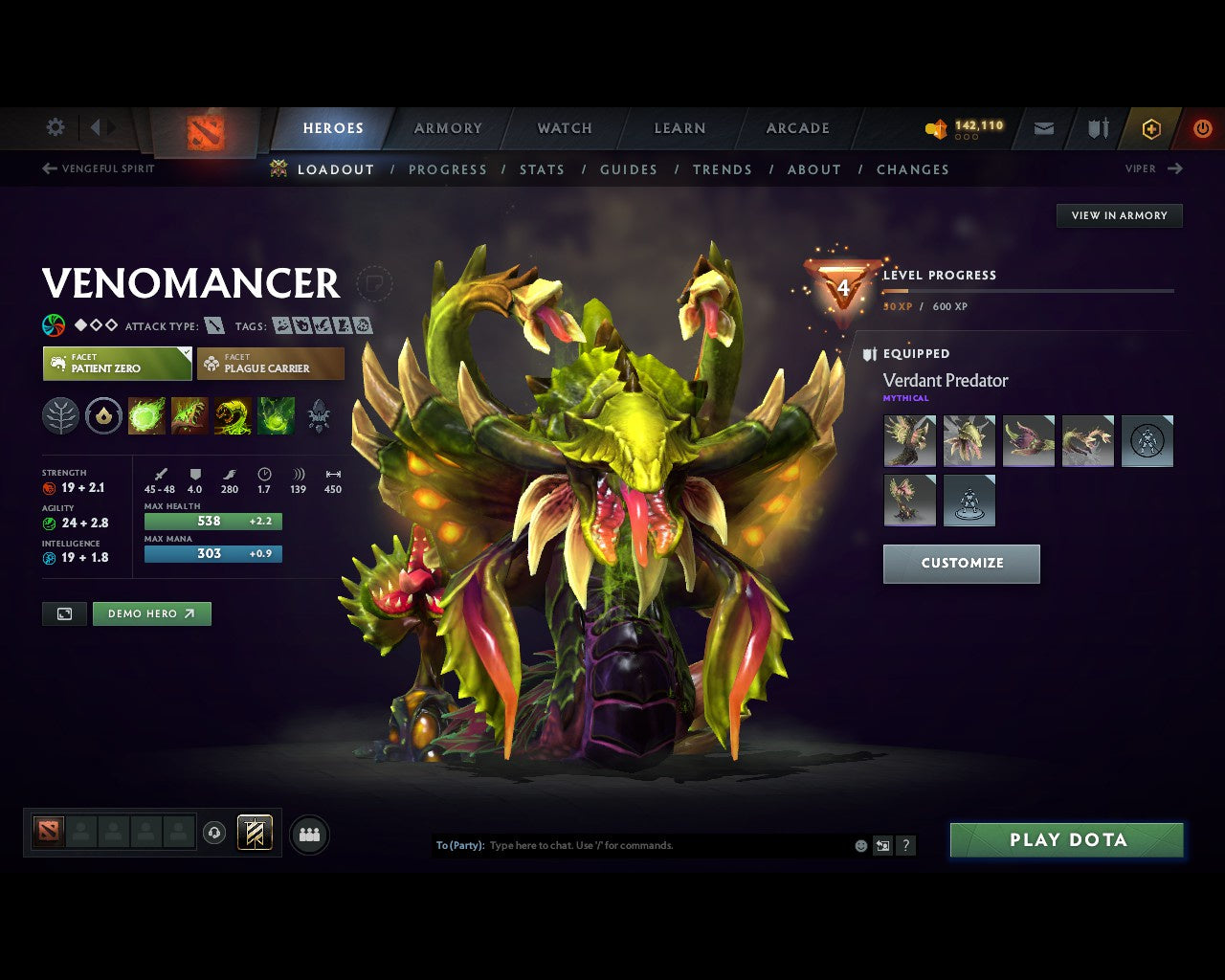Toggle the default pedestal item slot
Screen dimensions: 1225x980
click(969, 501)
